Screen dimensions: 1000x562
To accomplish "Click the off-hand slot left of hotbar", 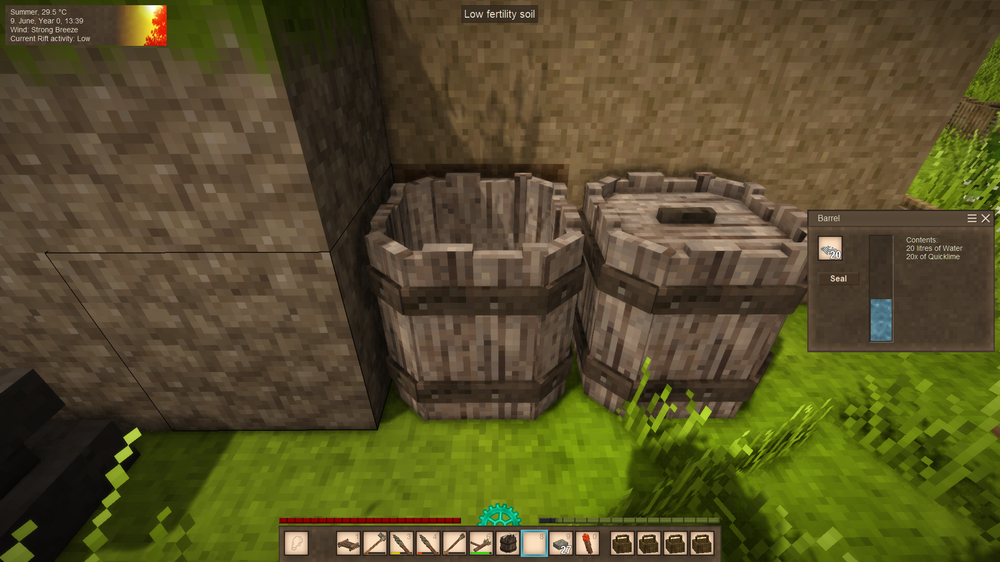I will tap(297, 543).
